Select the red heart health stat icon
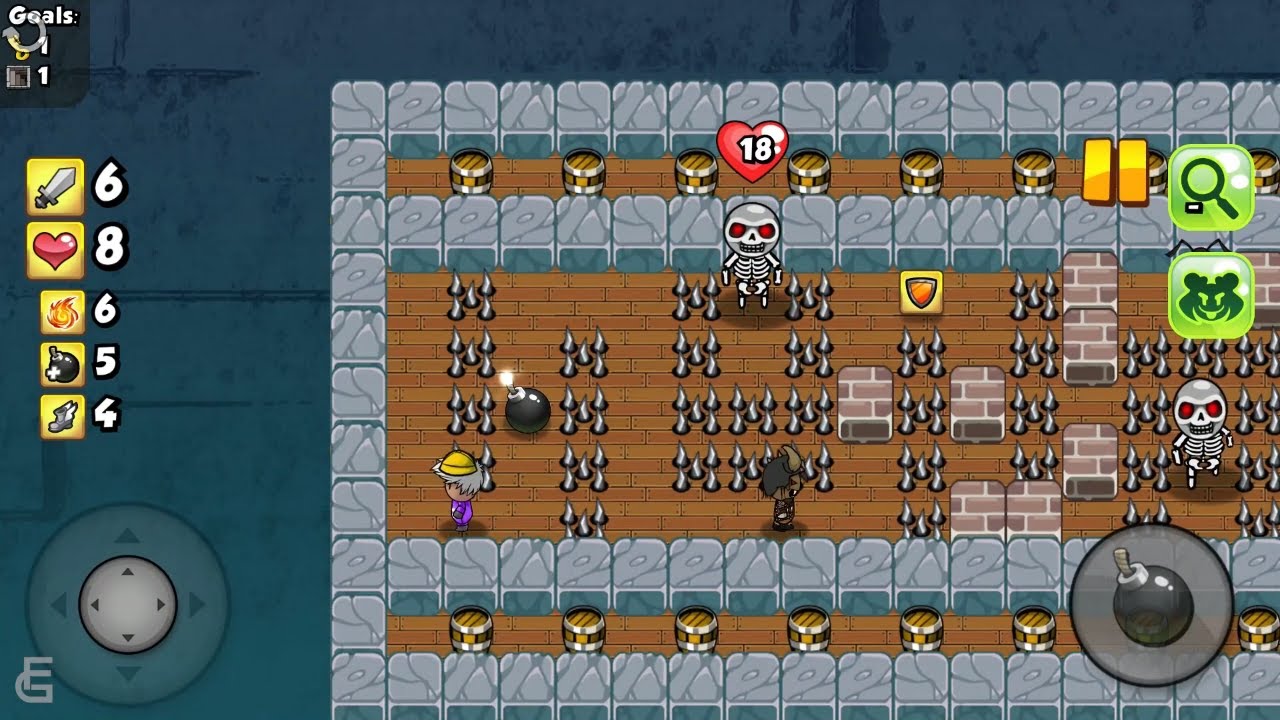1280x720 pixels. [x=55, y=250]
